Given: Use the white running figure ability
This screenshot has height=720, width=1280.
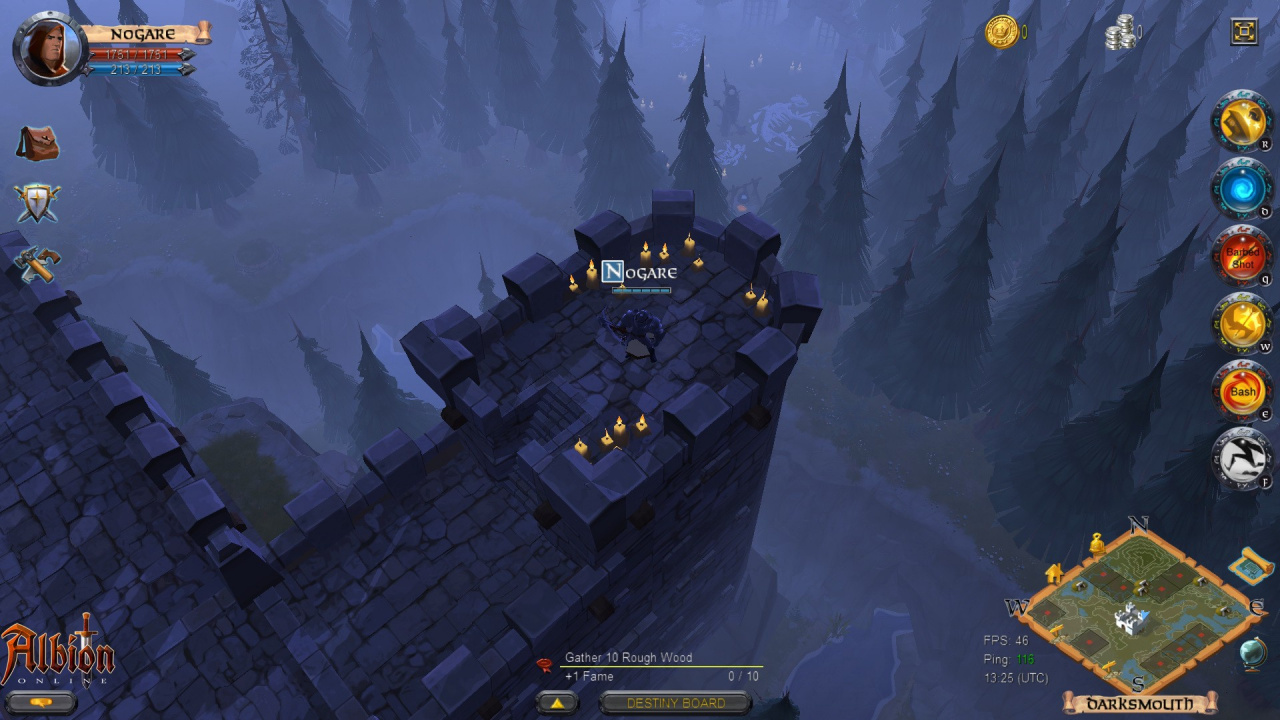Looking at the screenshot, I should tap(1242, 459).
